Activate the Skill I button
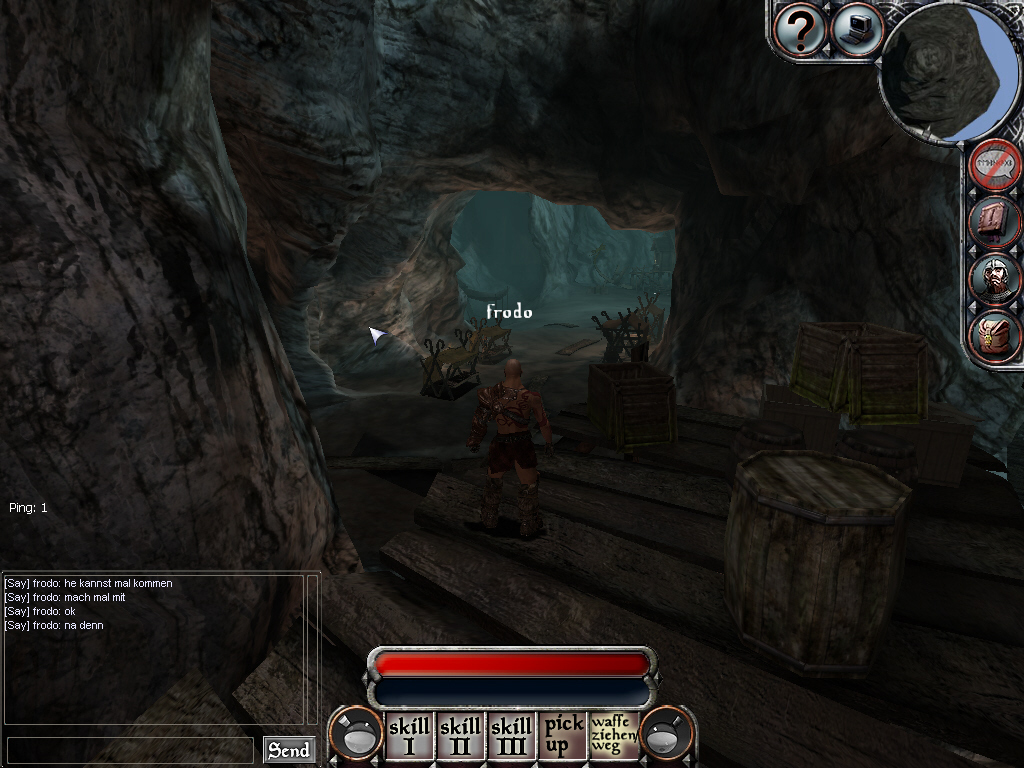 [409, 736]
